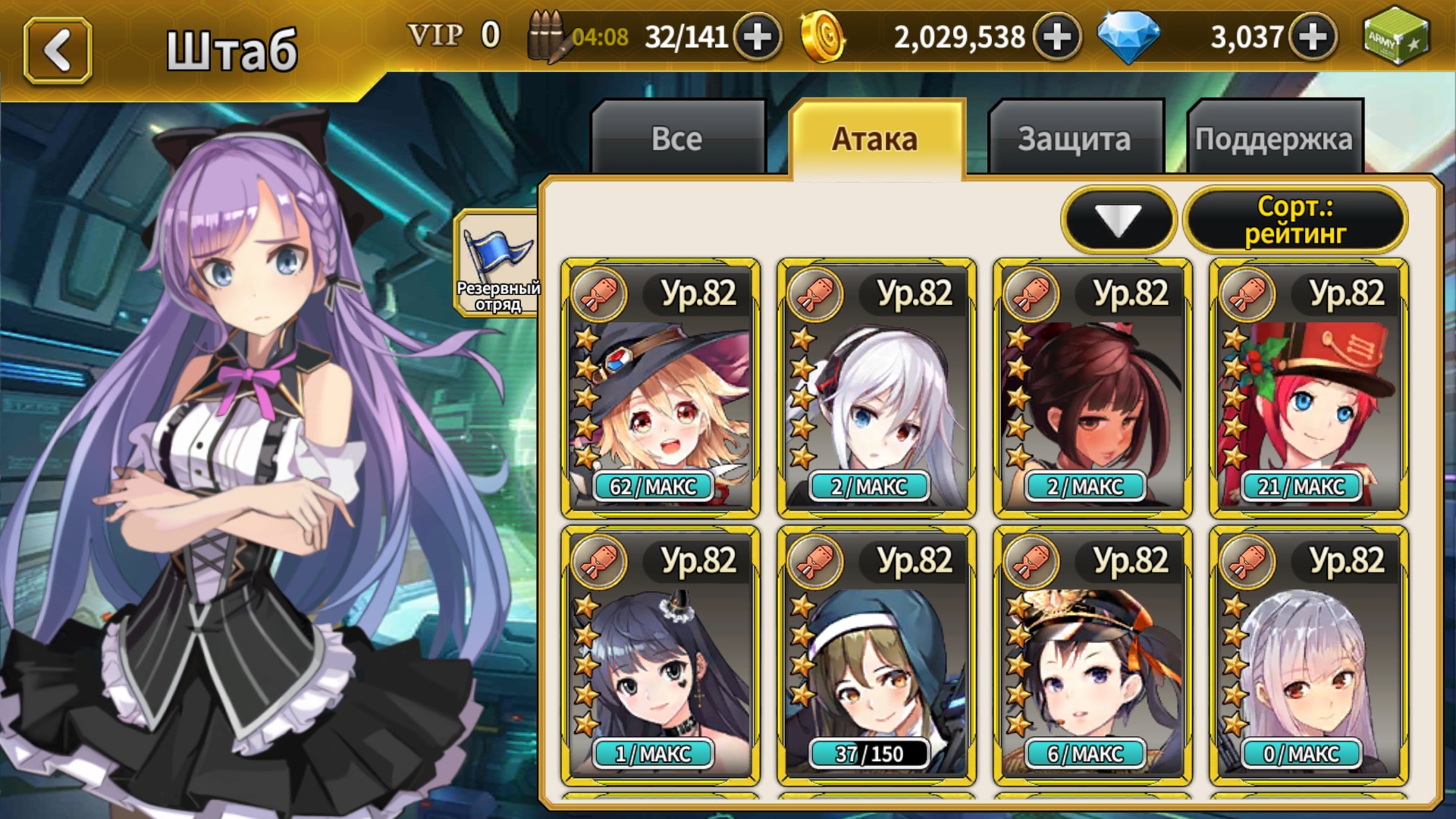Add diamonds with the plus button
The height and width of the screenshot is (819, 1456).
pos(1313,36)
